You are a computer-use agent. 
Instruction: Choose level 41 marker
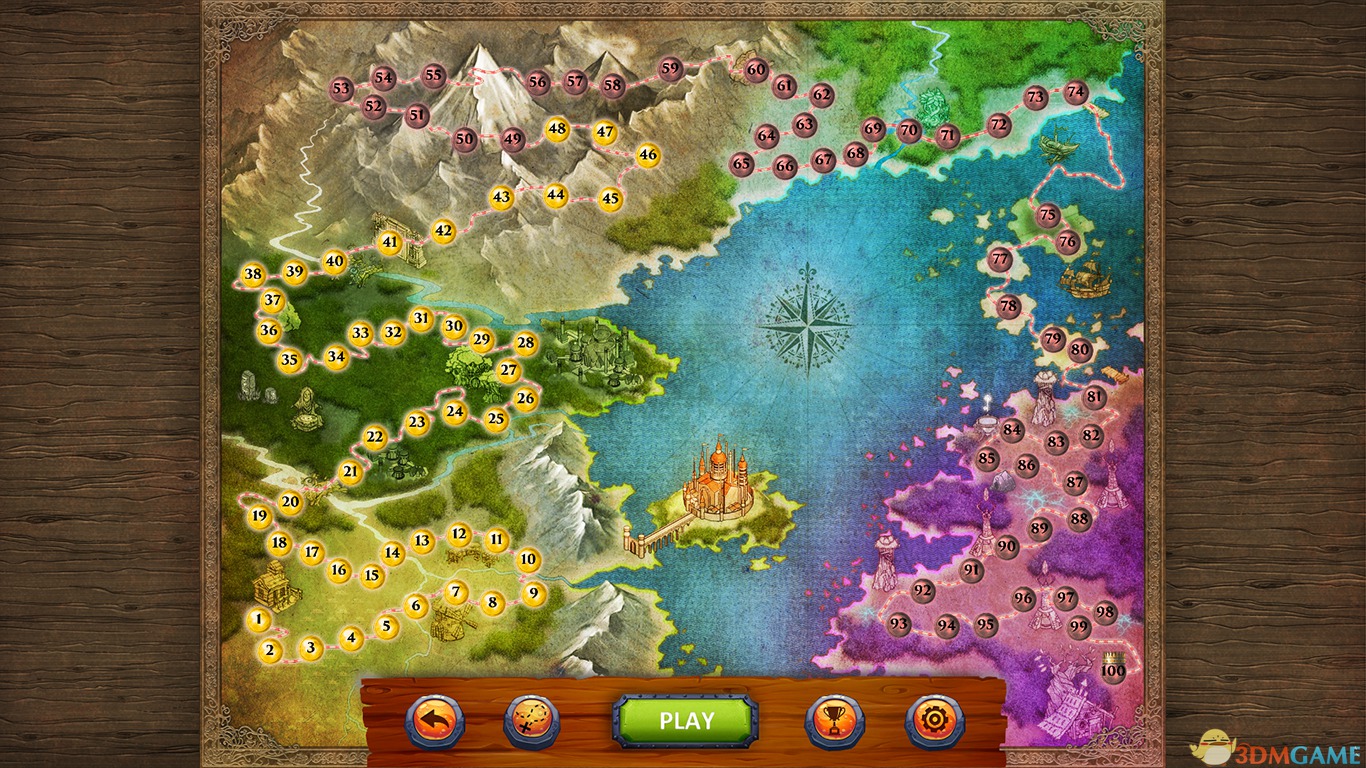click(390, 242)
